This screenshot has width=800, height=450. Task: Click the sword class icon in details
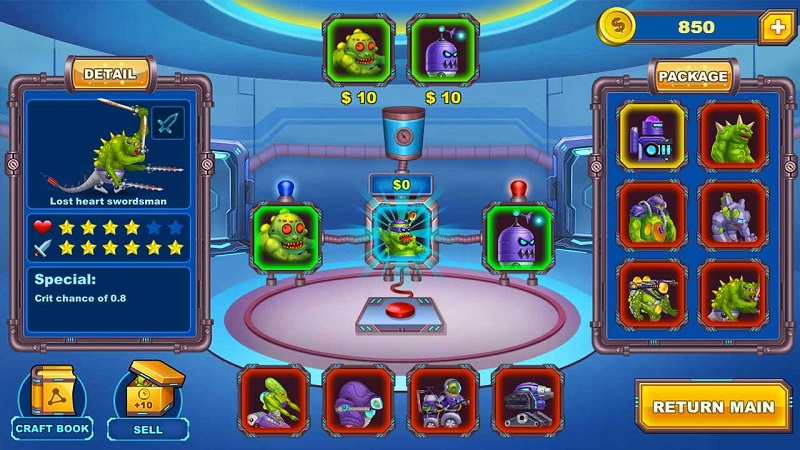pos(168,124)
